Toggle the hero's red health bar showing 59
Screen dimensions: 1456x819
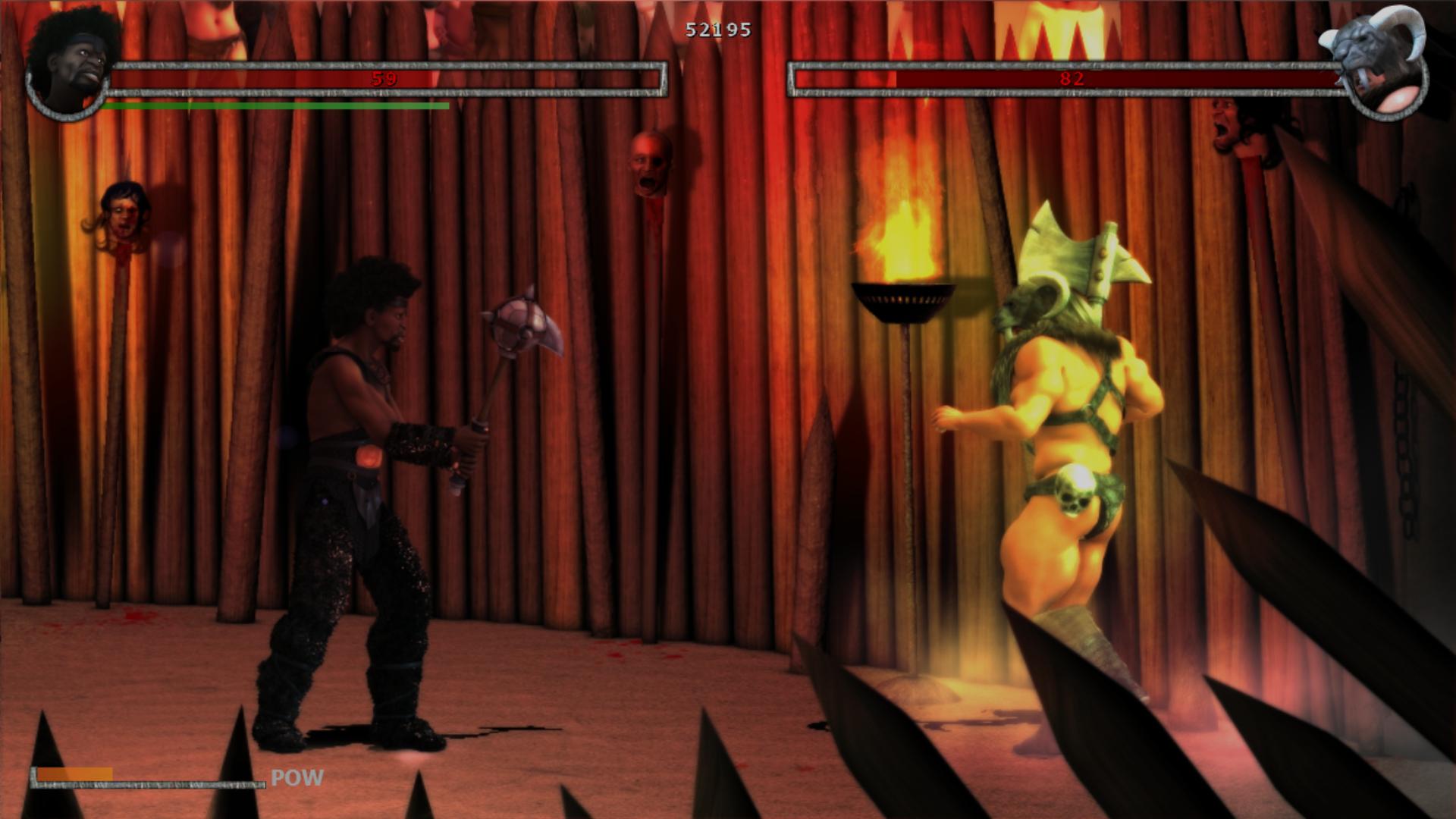(x=383, y=77)
